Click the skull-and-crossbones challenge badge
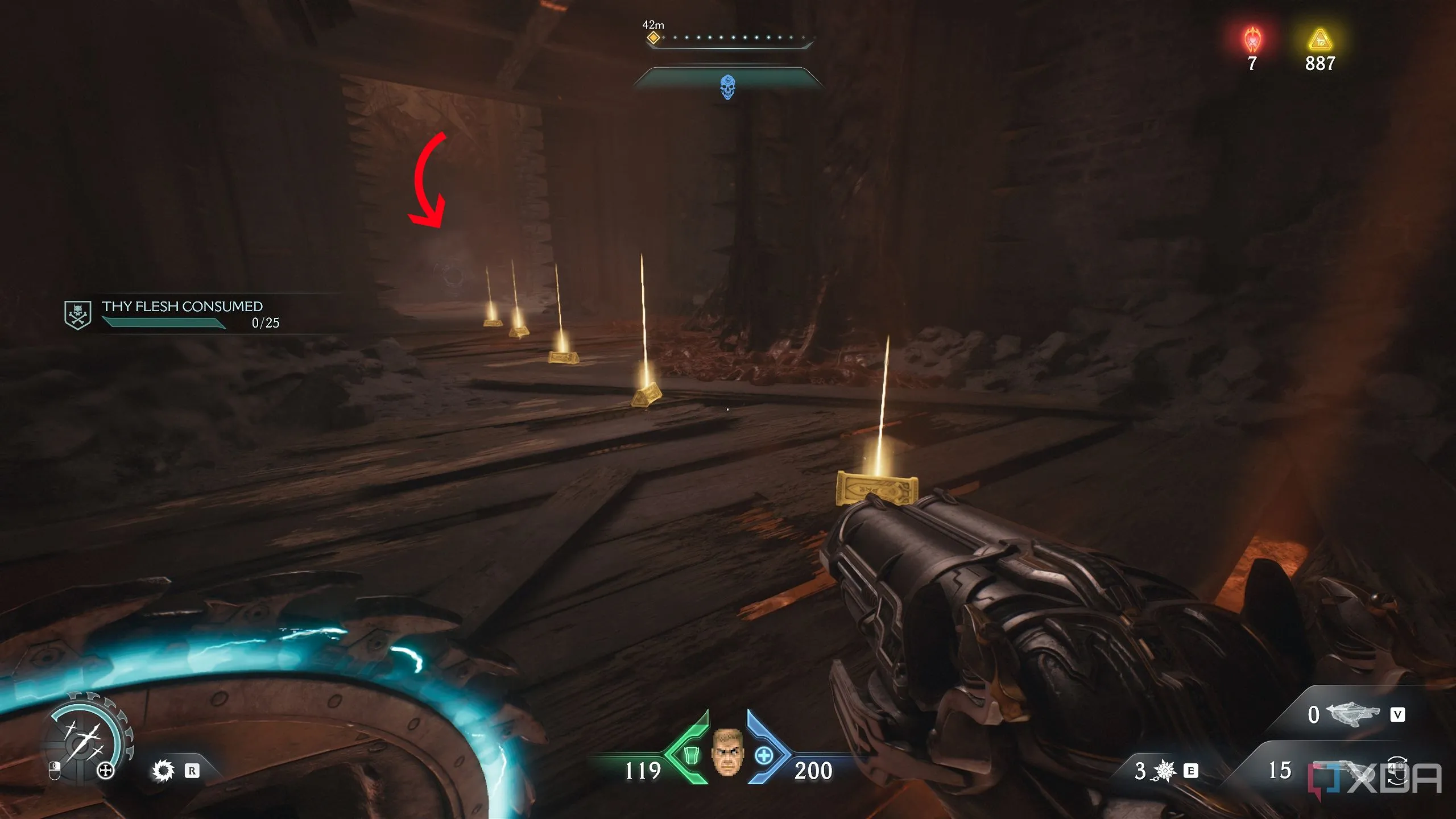Viewport: 1456px width, 819px height. coord(77,315)
